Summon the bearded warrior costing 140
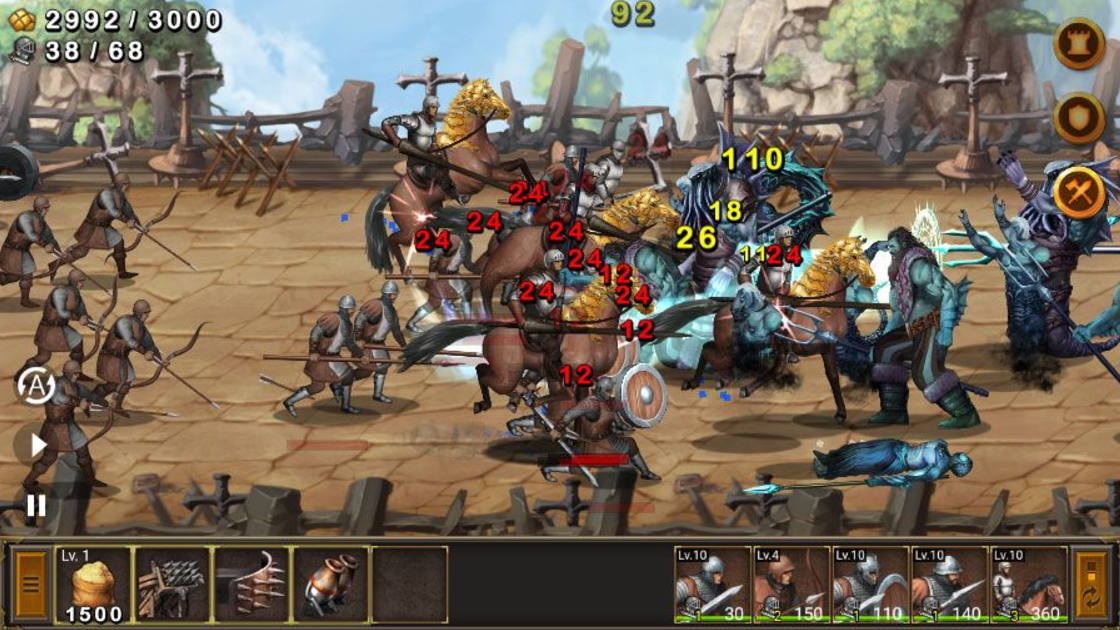1120x630 pixels. click(949, 585)
